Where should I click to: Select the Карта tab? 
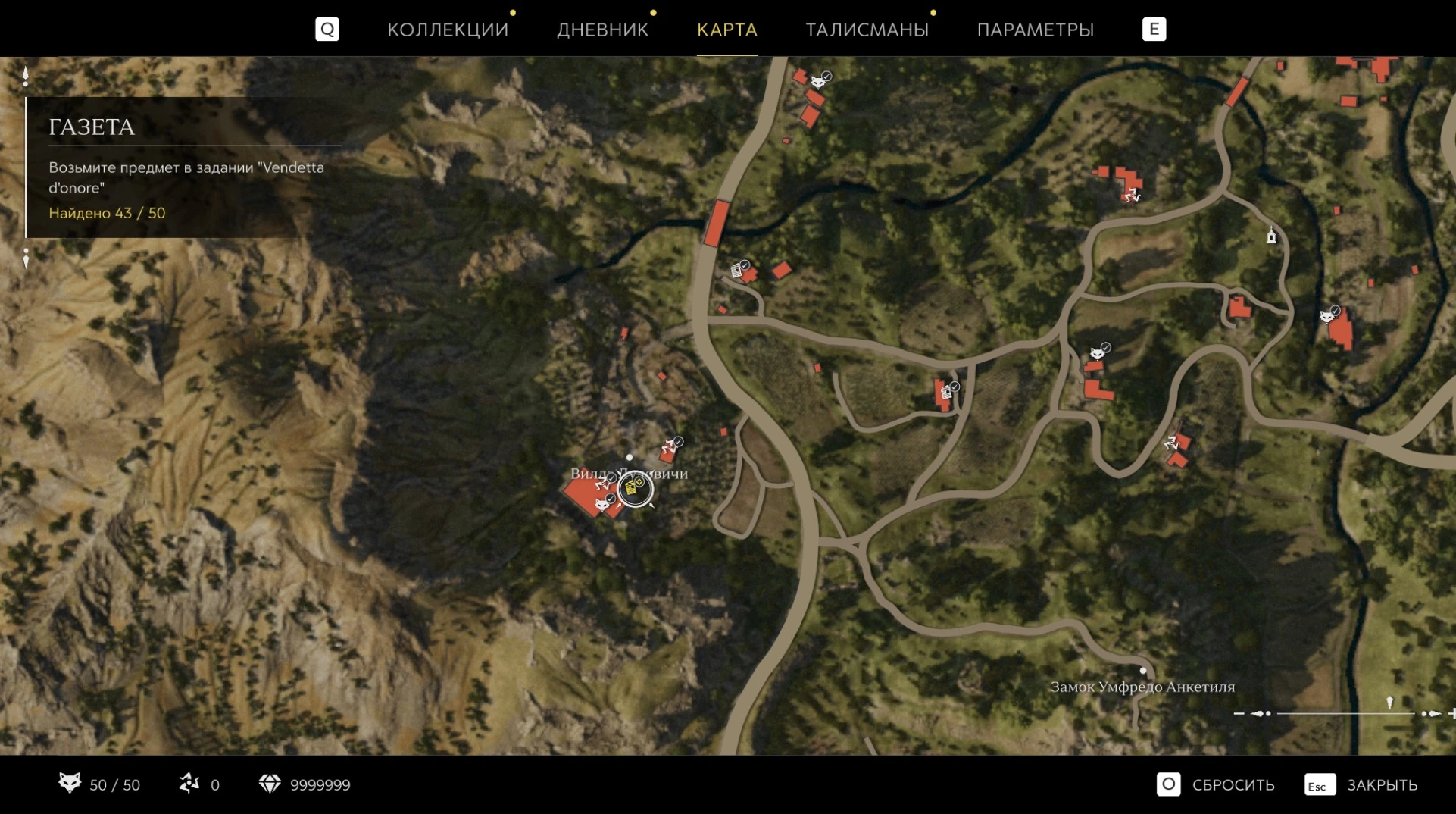726,30
